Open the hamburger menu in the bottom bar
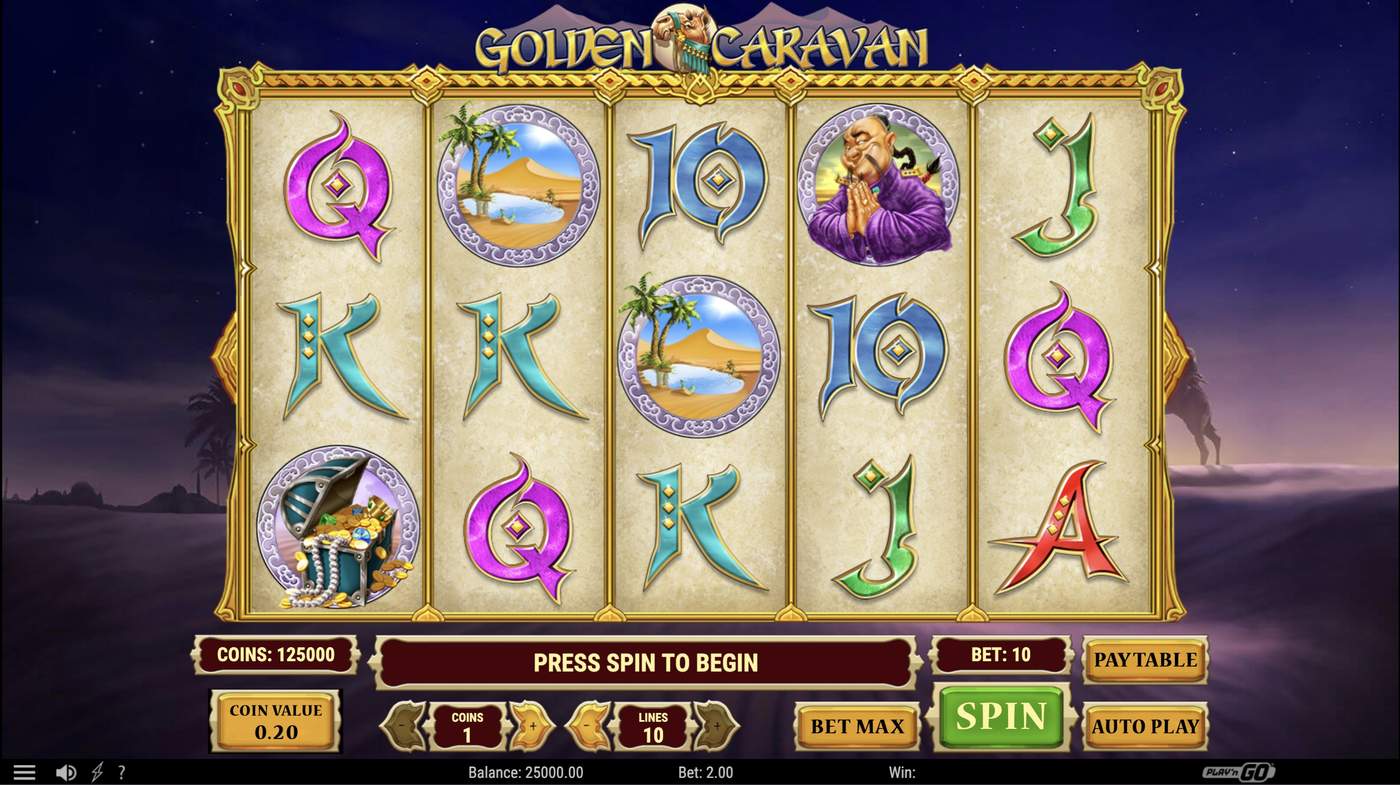1400x785 pixels. pyautogui.click(x=24, y=771)
